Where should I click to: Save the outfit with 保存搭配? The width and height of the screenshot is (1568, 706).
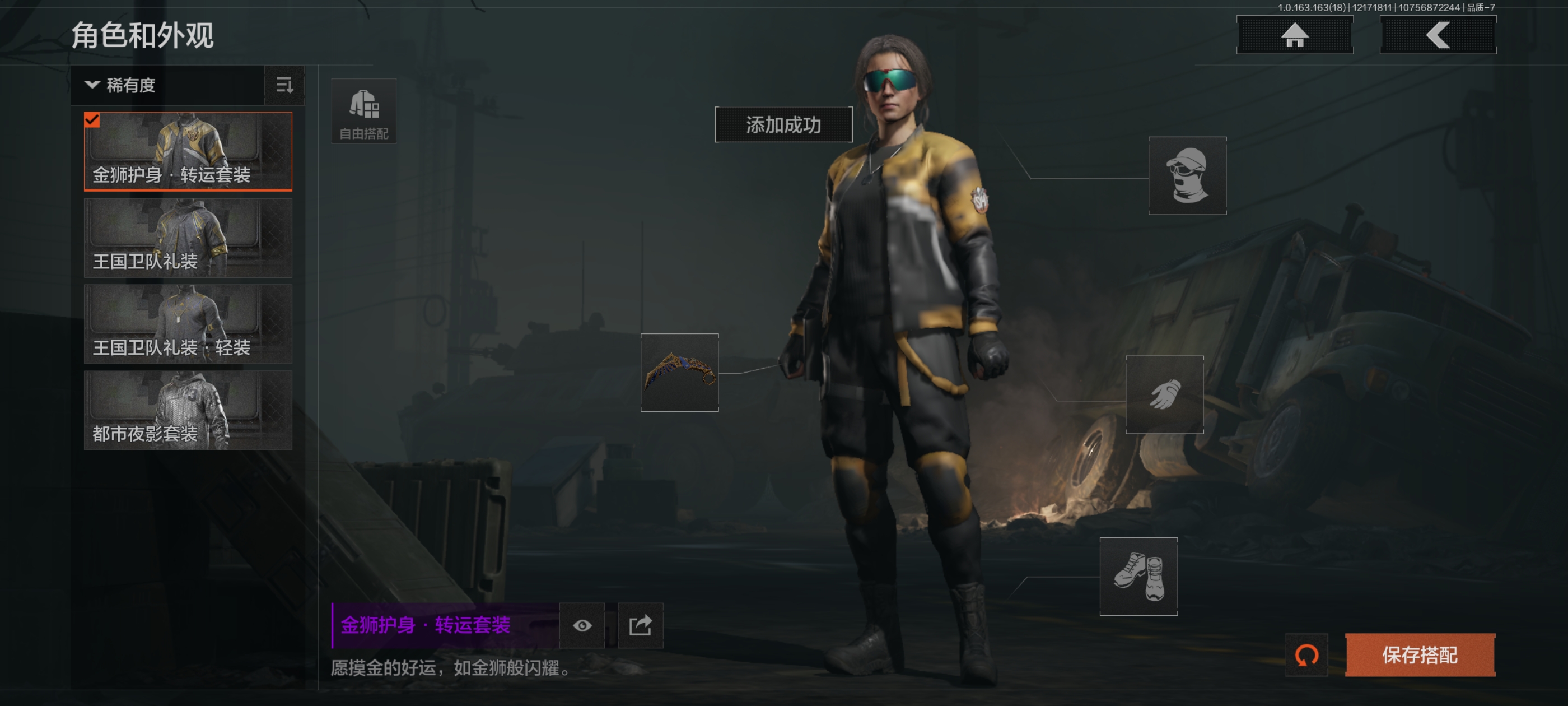click(1420, 655)
